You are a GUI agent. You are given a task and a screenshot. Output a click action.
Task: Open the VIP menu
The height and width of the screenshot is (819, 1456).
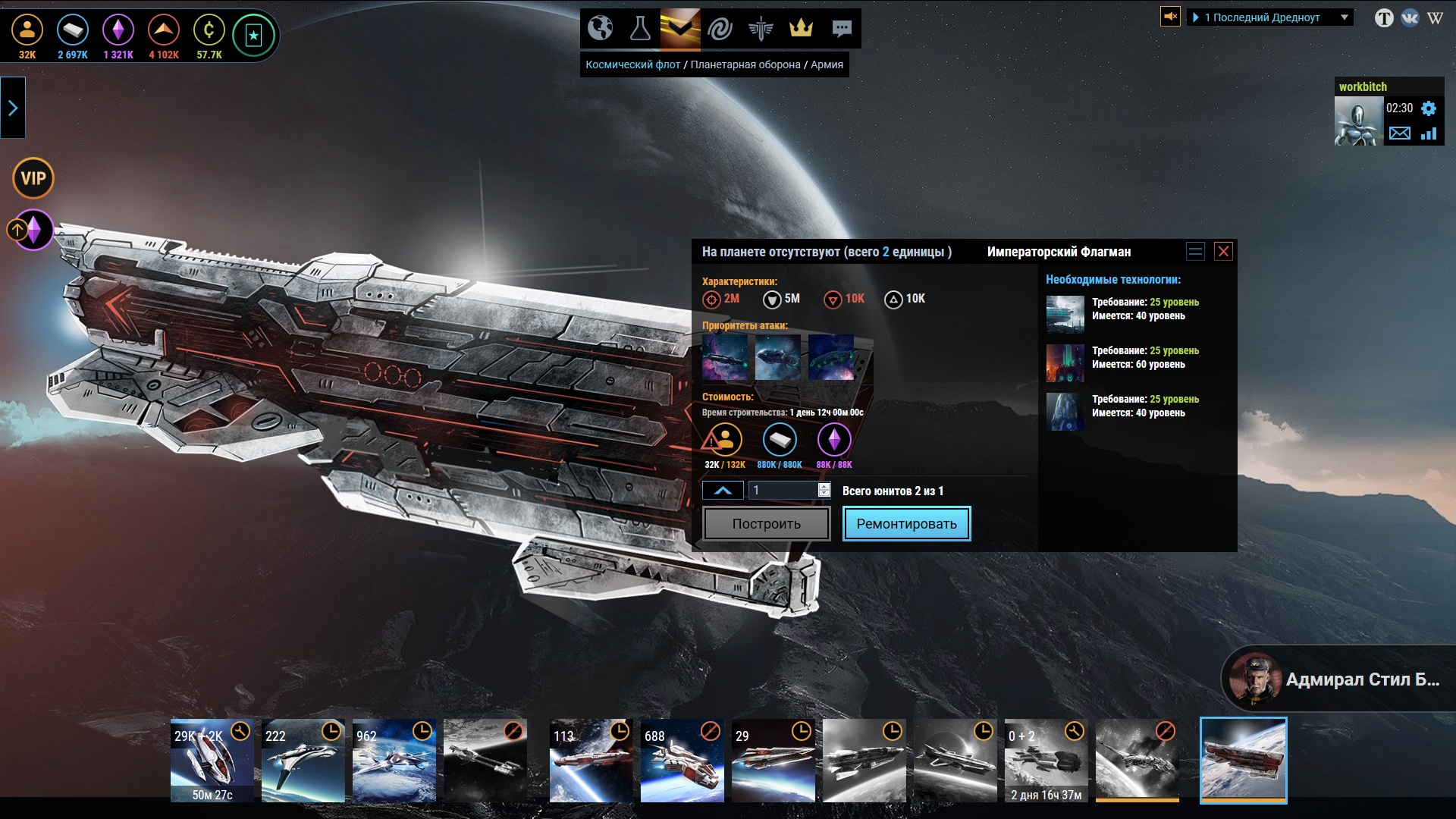click(x=33, y=178)
